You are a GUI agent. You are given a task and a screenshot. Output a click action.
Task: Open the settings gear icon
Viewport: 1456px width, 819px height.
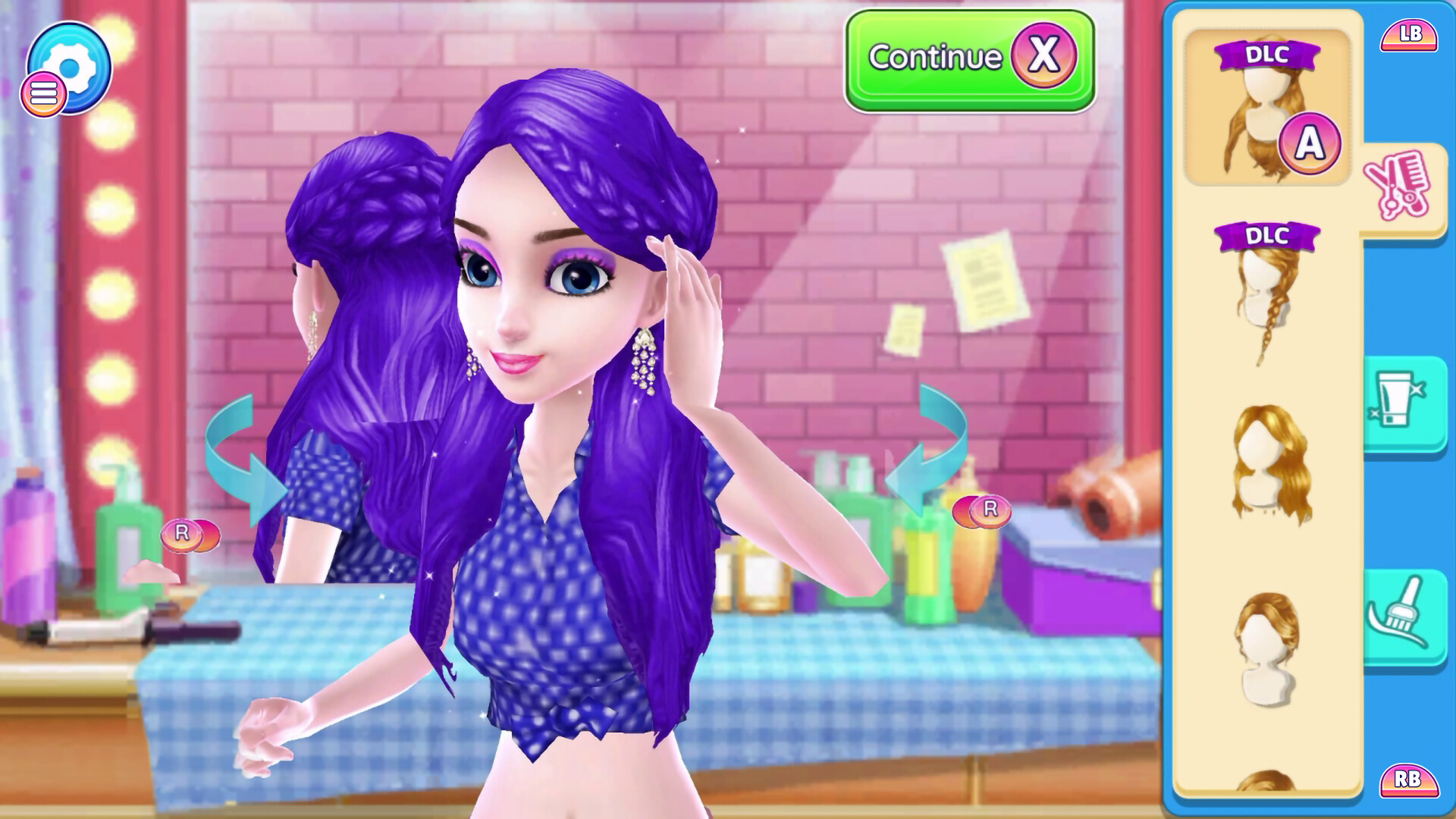[71, 67]
